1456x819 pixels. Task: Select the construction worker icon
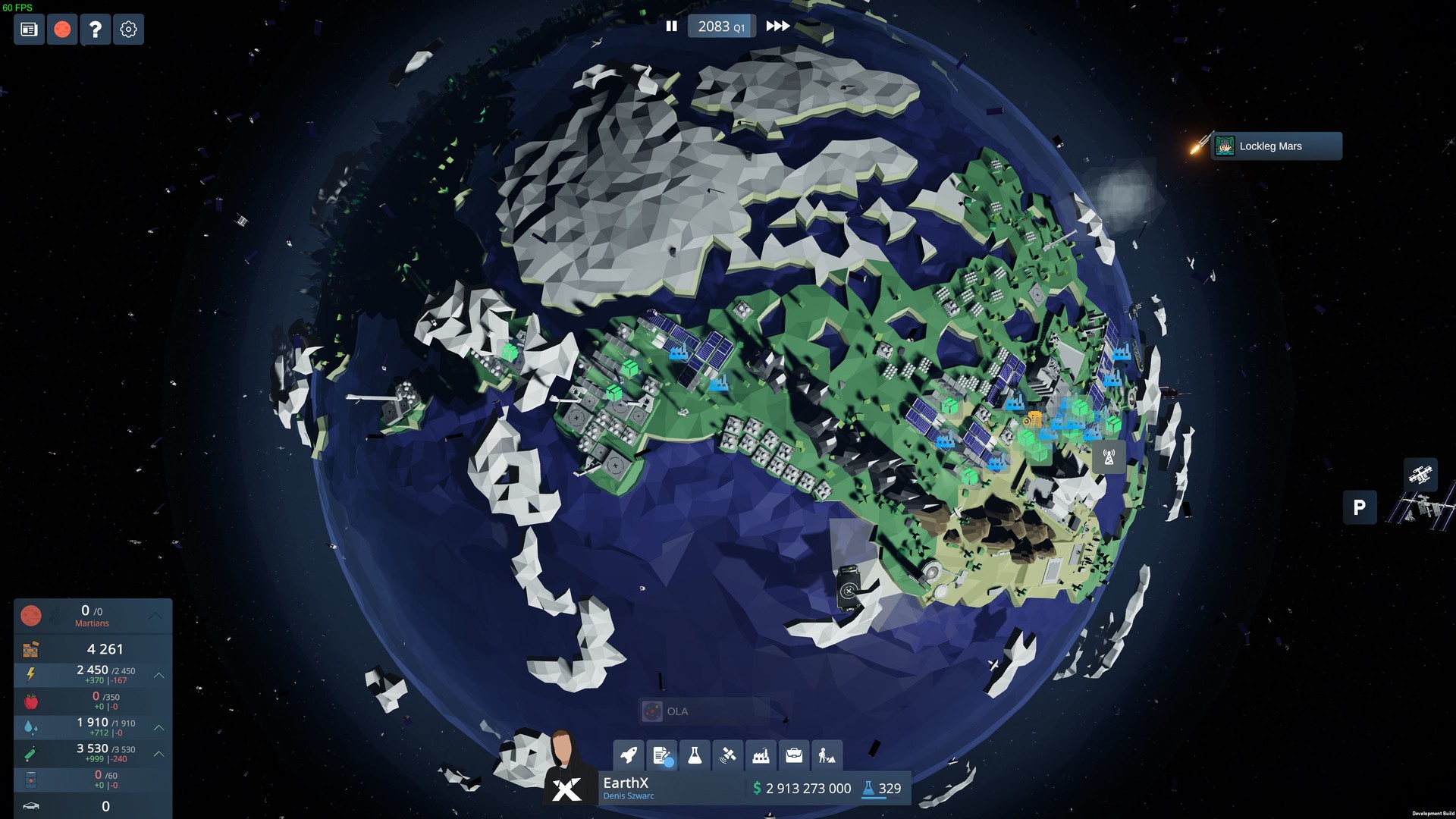point(826,755)
